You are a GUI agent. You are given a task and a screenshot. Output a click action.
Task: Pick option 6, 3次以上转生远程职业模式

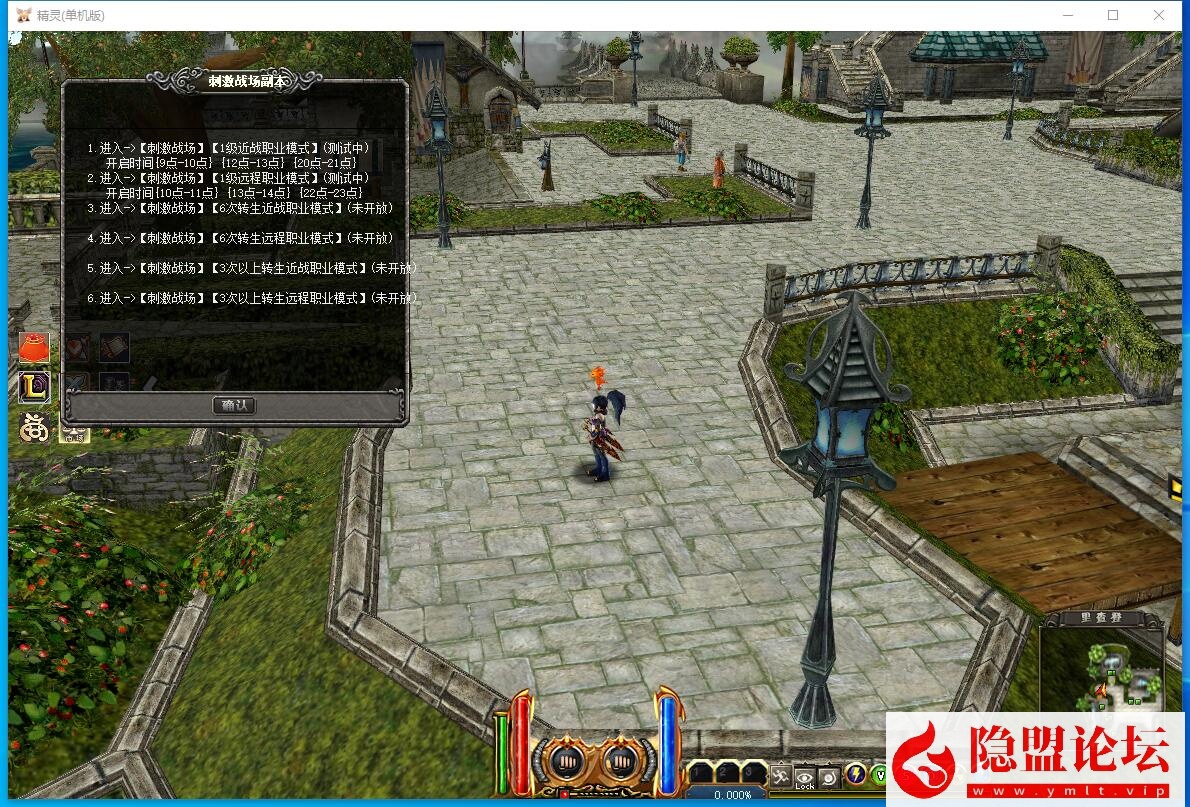click(x=250, y=298)
